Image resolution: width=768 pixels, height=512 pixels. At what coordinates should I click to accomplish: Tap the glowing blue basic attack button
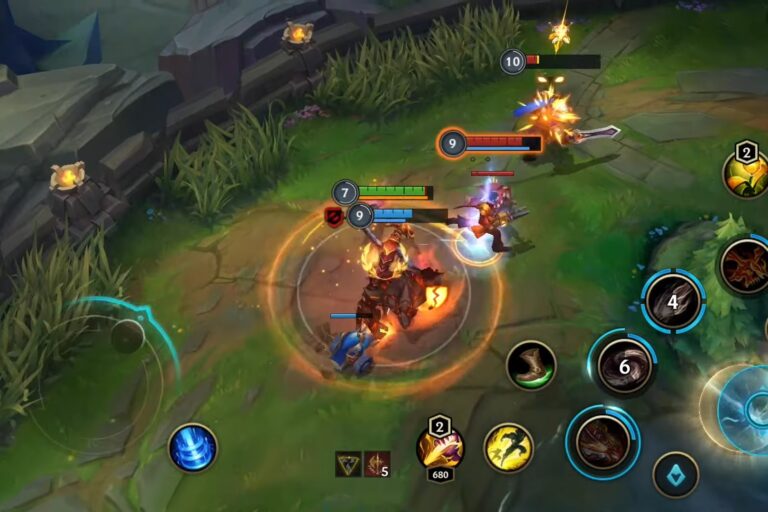point(745,408)
